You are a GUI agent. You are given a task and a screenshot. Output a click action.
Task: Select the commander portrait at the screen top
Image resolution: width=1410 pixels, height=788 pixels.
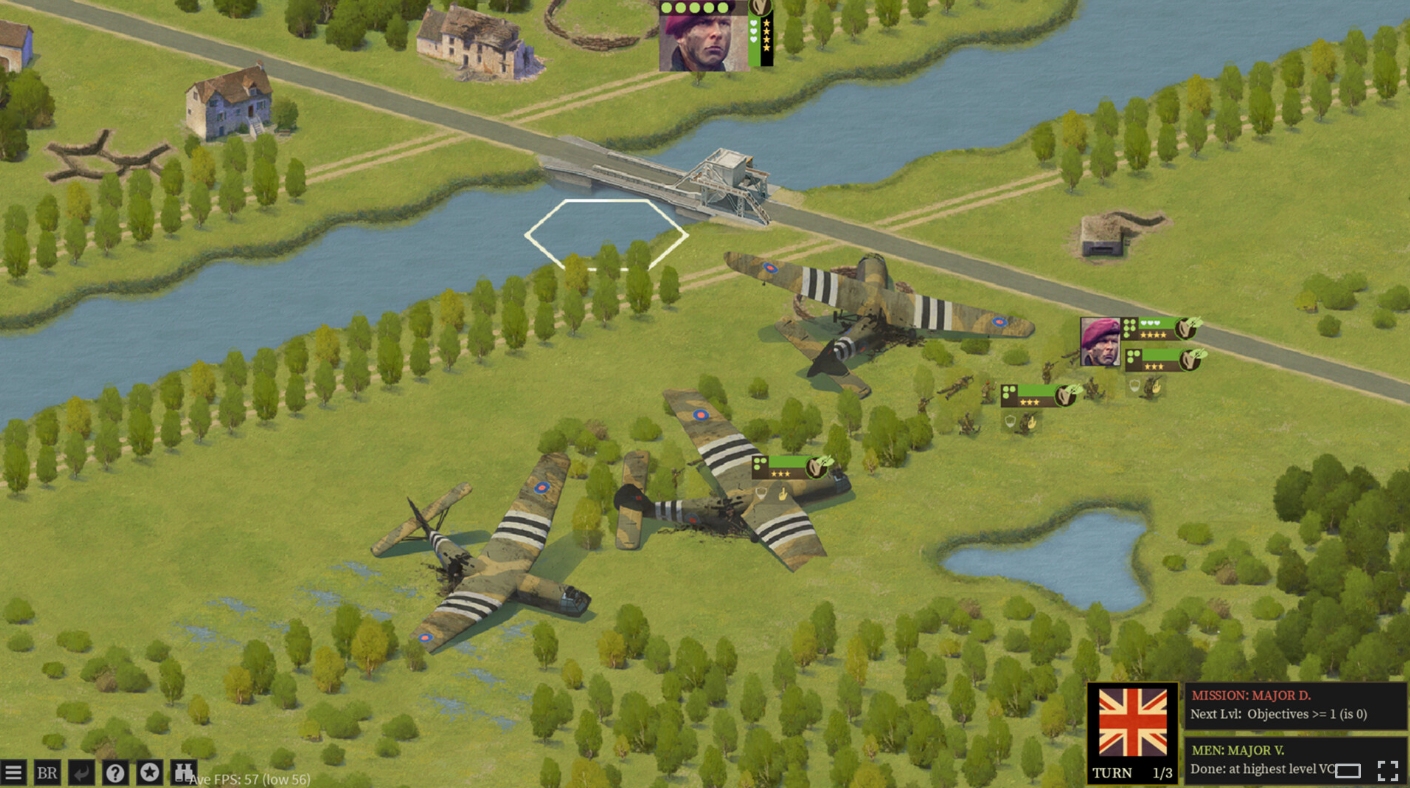point(703,37)
